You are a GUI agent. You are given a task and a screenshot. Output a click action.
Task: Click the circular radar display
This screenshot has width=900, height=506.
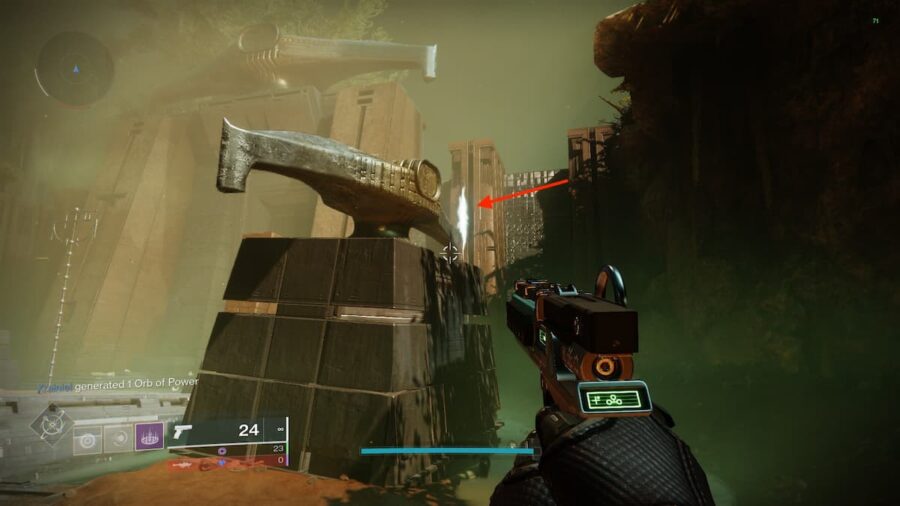[x=74, y=68]
